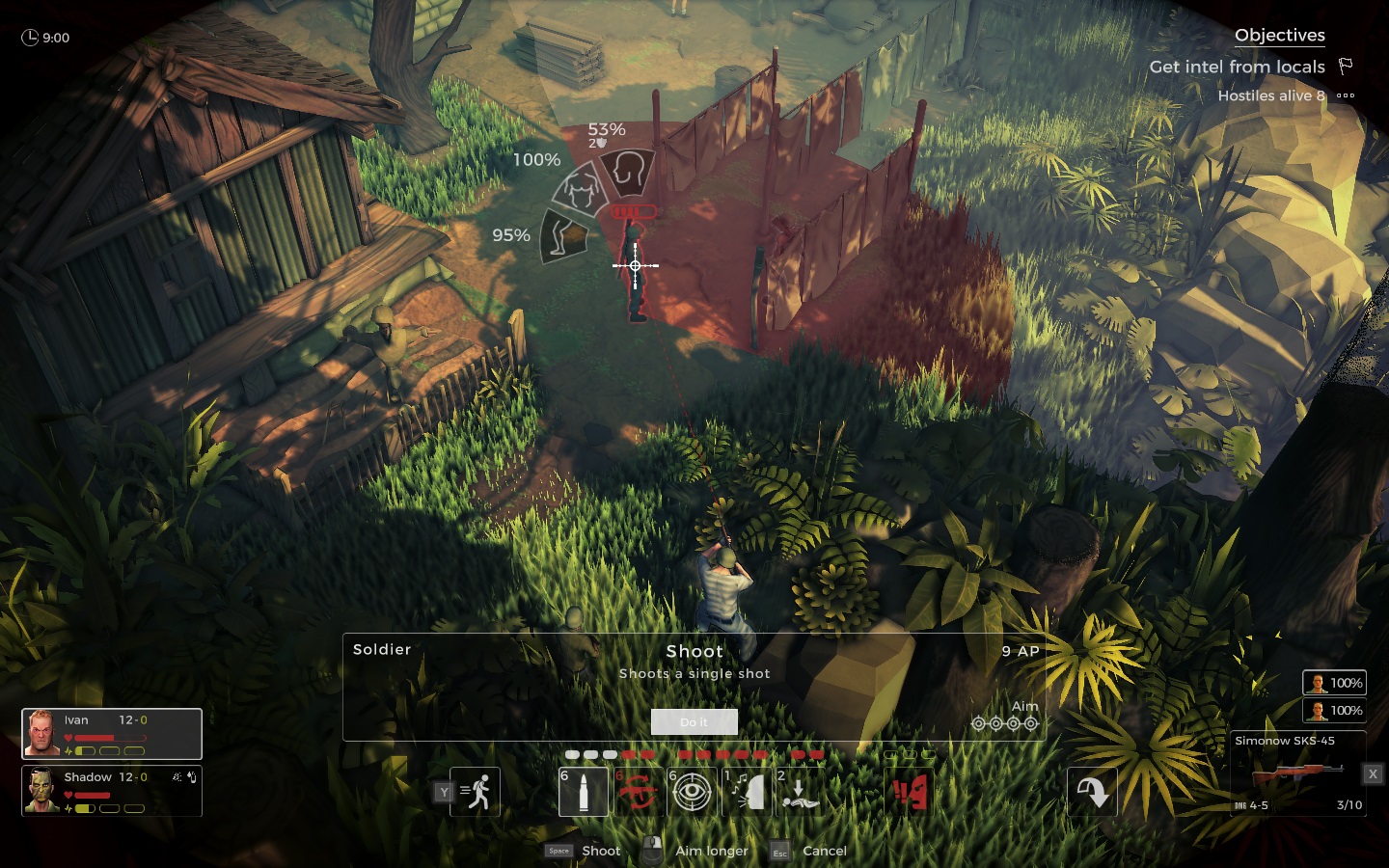Select Ivan's character portrait card
This screenshot has width=1389, height=868.
[112, 734]
